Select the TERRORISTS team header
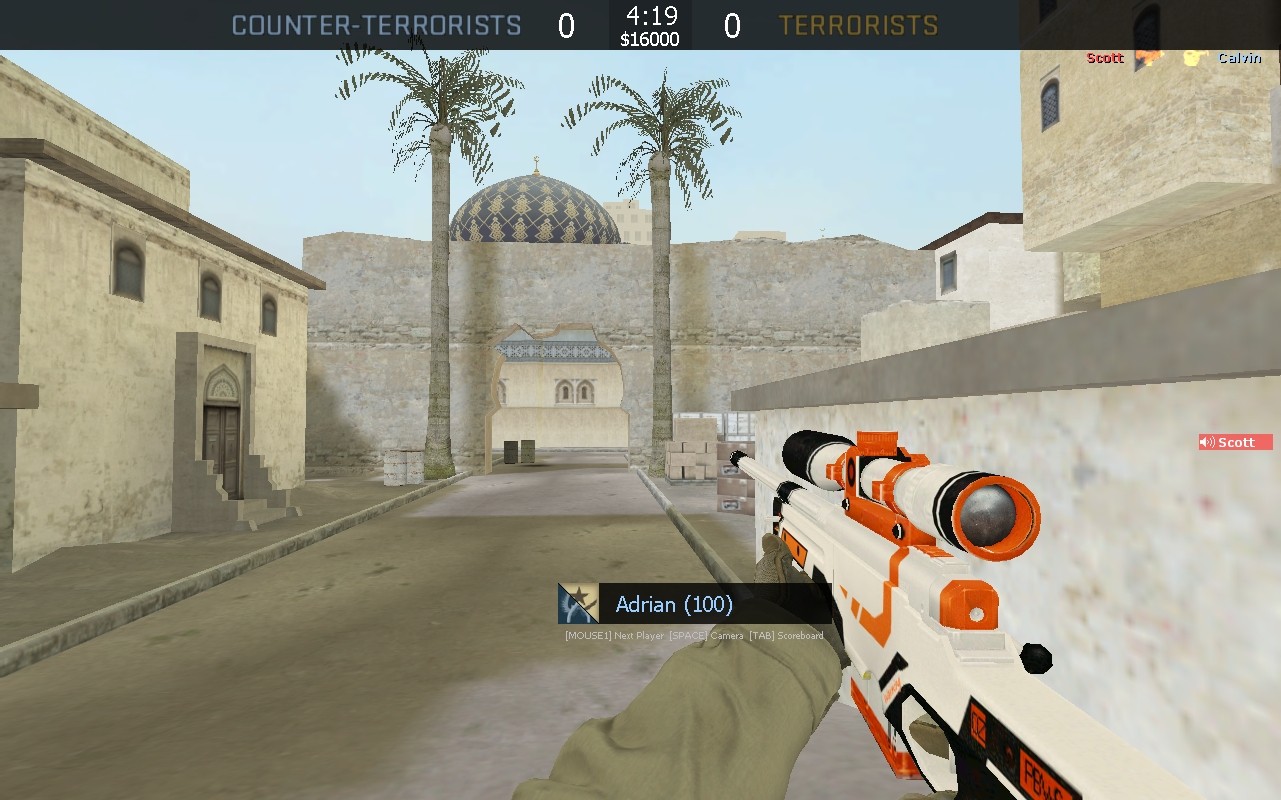Image resolution: width=1281 pixels, height=800 pixels. pyautogui.click(x=859, y=24)
